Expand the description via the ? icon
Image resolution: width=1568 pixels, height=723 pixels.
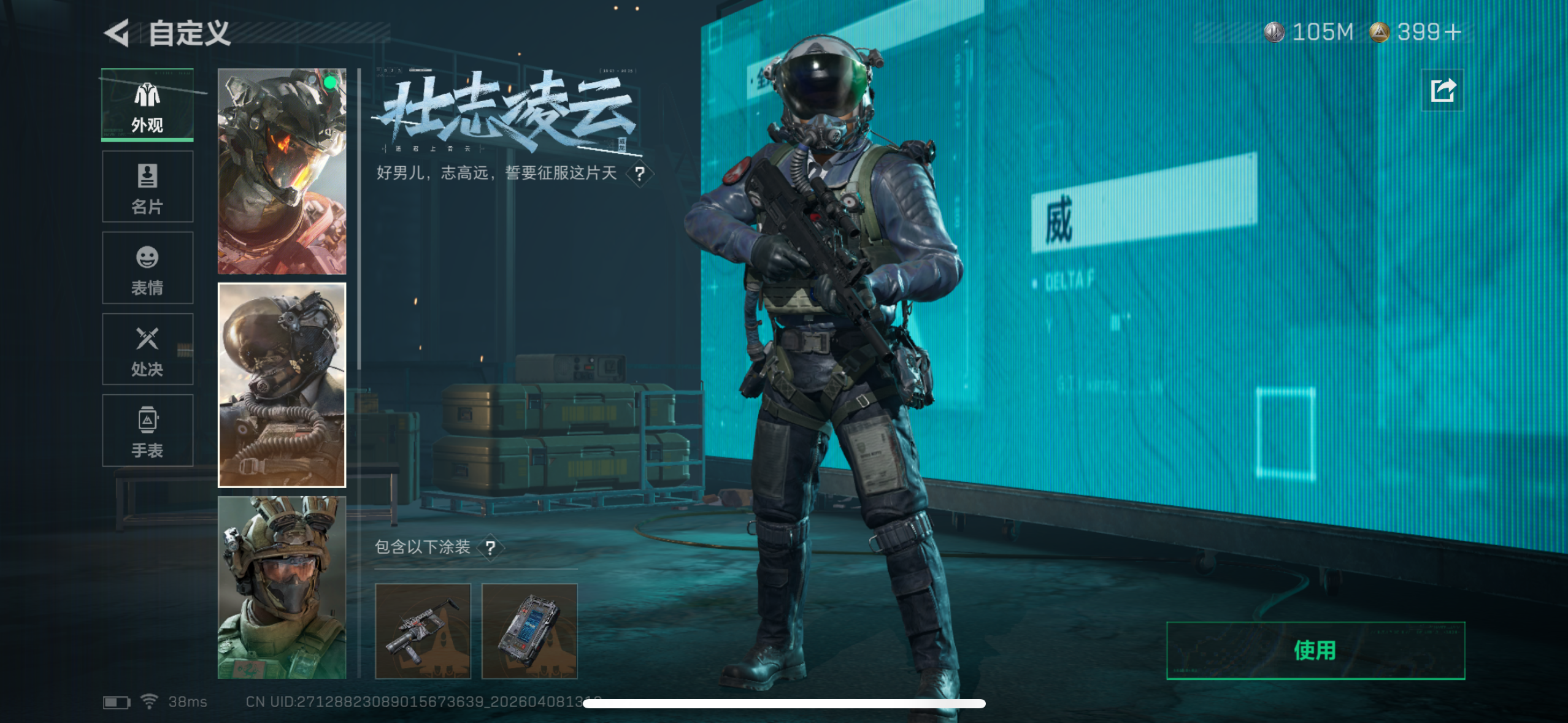point(640,174)
